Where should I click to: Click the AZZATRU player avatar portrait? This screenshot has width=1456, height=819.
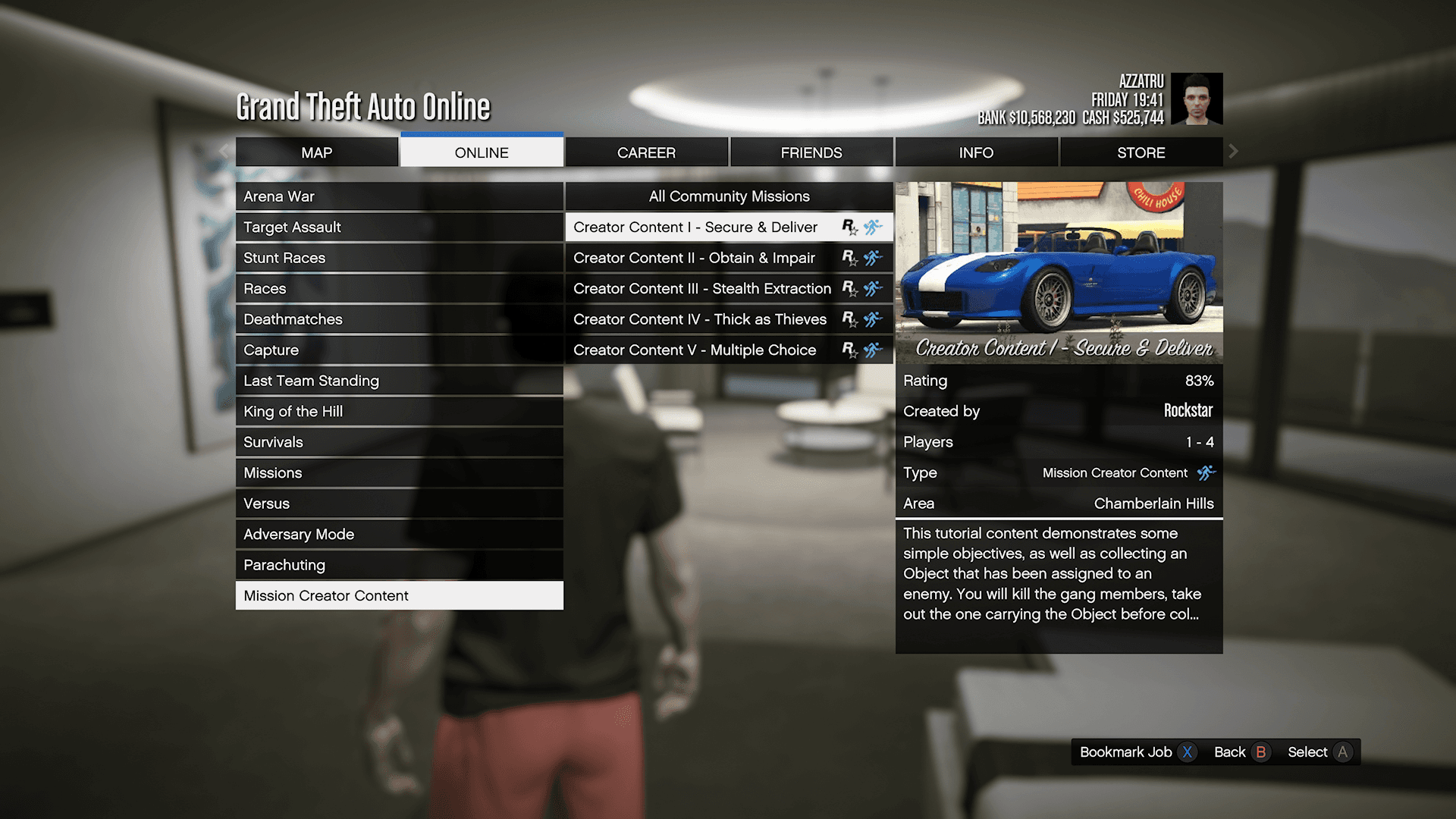click(1197, 99)
